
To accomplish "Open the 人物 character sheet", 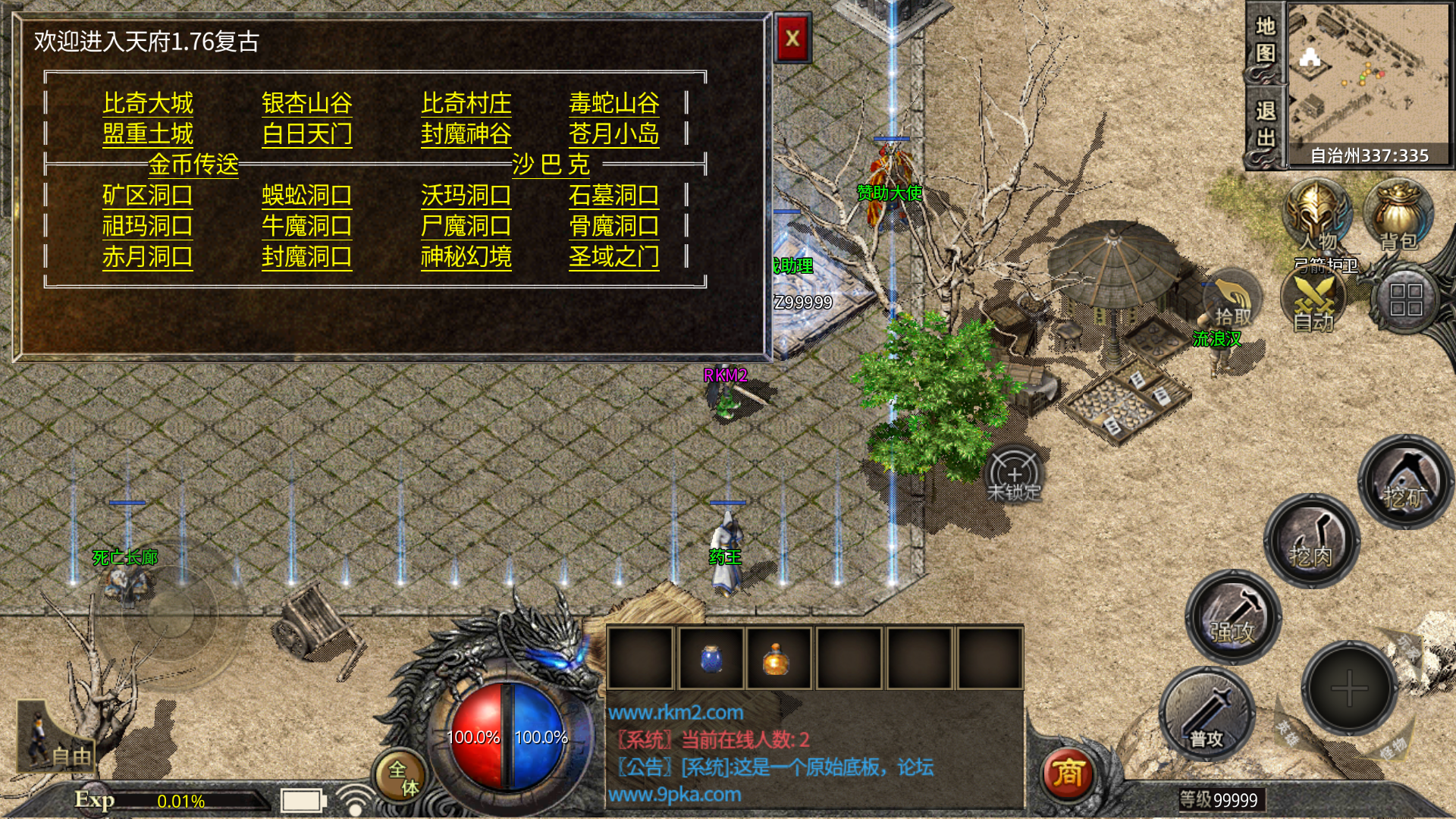I will coord(1317,216).
